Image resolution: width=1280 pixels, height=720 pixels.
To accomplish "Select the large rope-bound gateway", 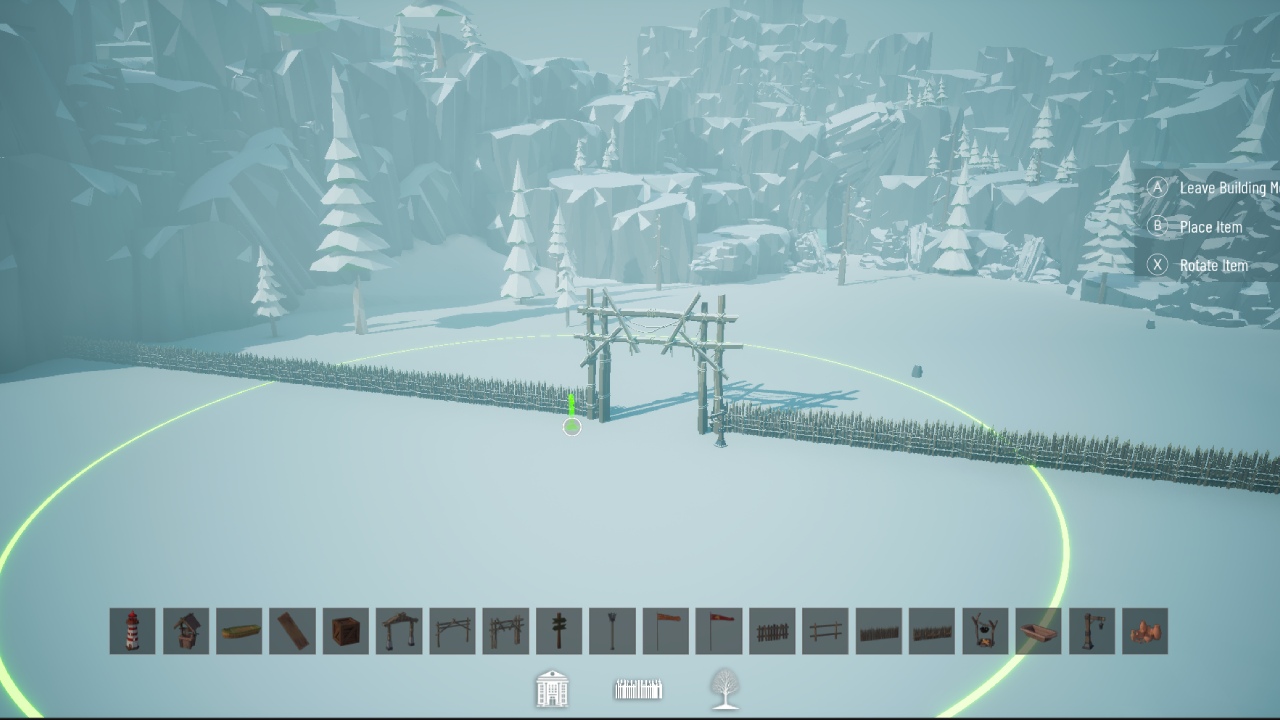I will [506, 630].
